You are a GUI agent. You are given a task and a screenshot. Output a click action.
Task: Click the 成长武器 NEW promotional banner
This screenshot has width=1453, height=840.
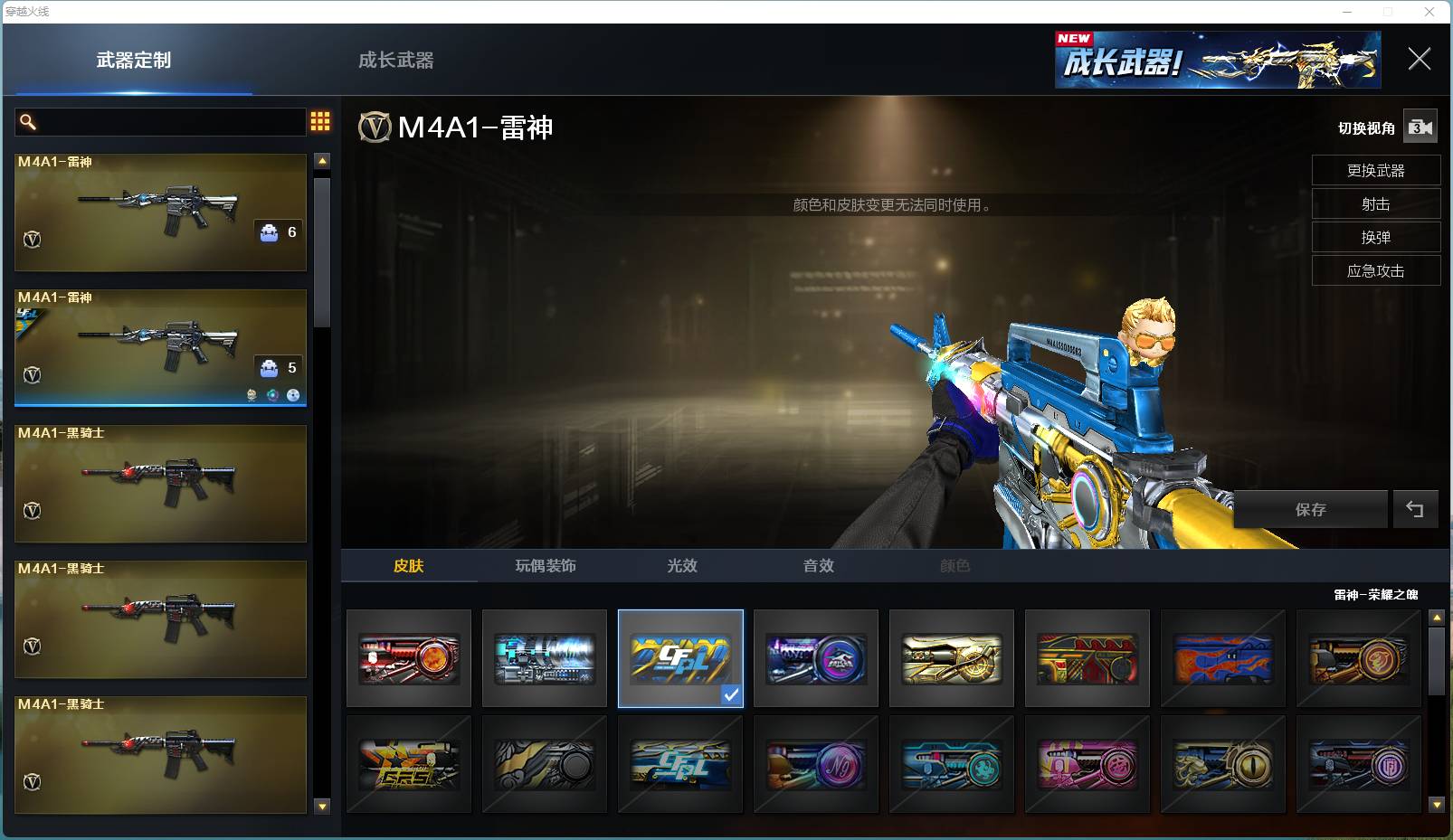1217,61
